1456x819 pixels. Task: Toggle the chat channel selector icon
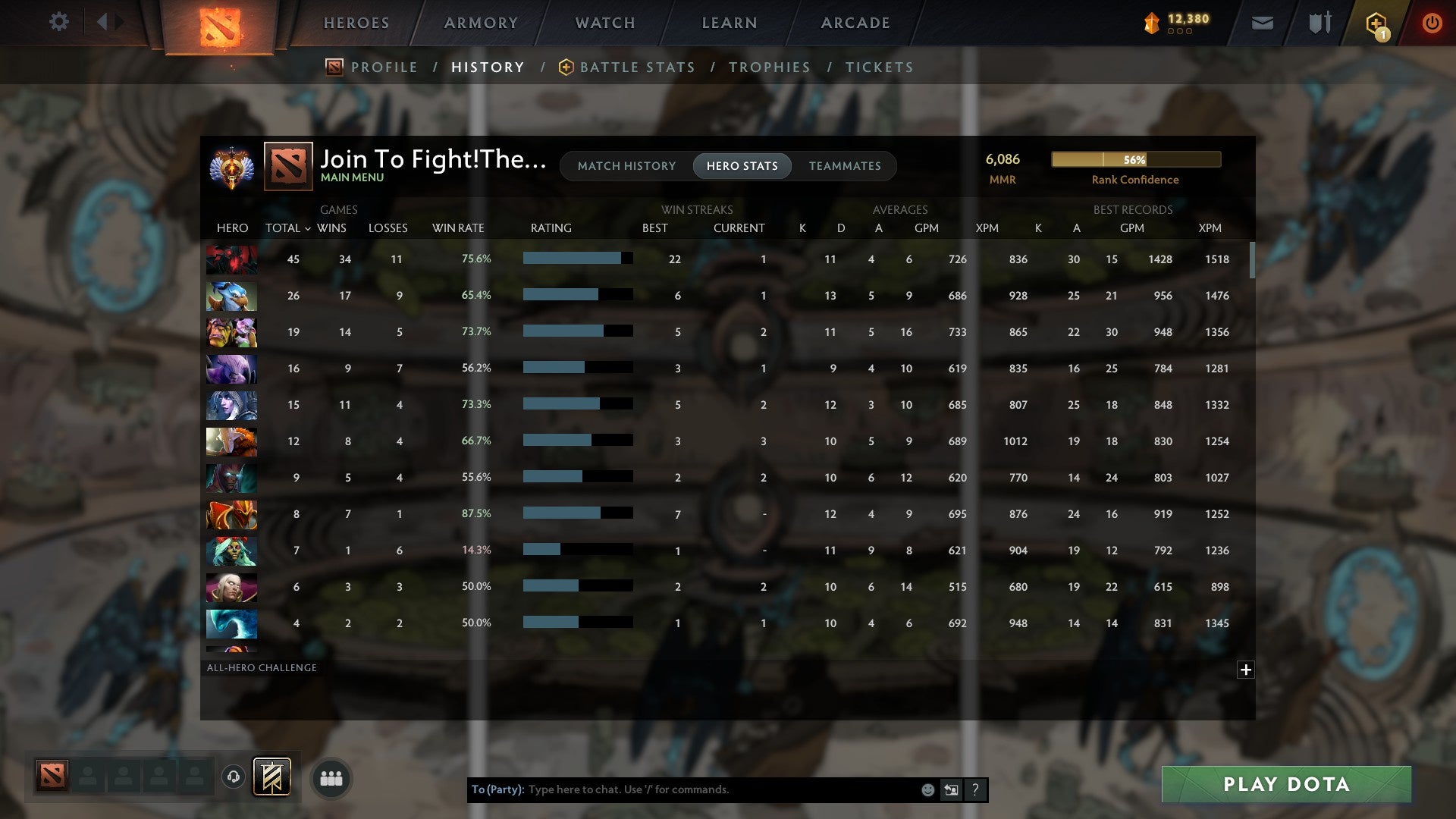951,789
